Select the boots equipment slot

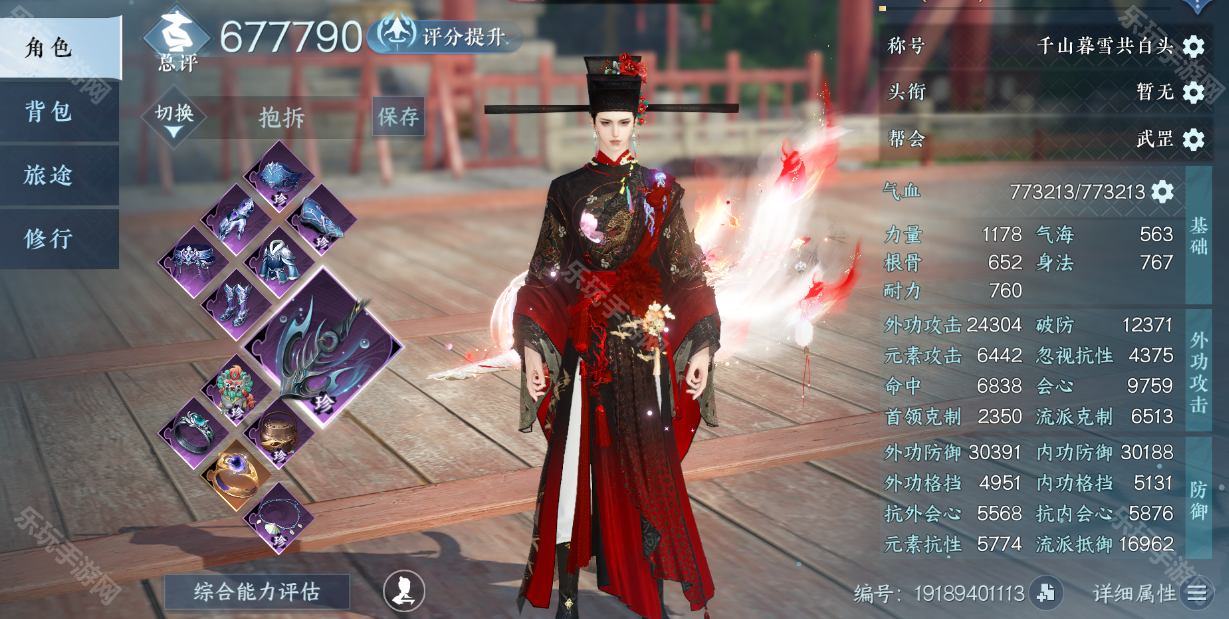click(x=236, y=302)
